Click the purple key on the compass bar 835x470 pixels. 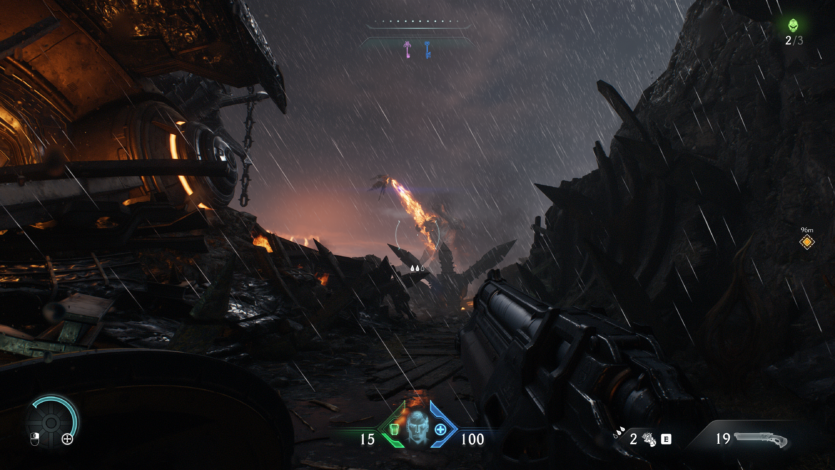(x=407, y=48)
